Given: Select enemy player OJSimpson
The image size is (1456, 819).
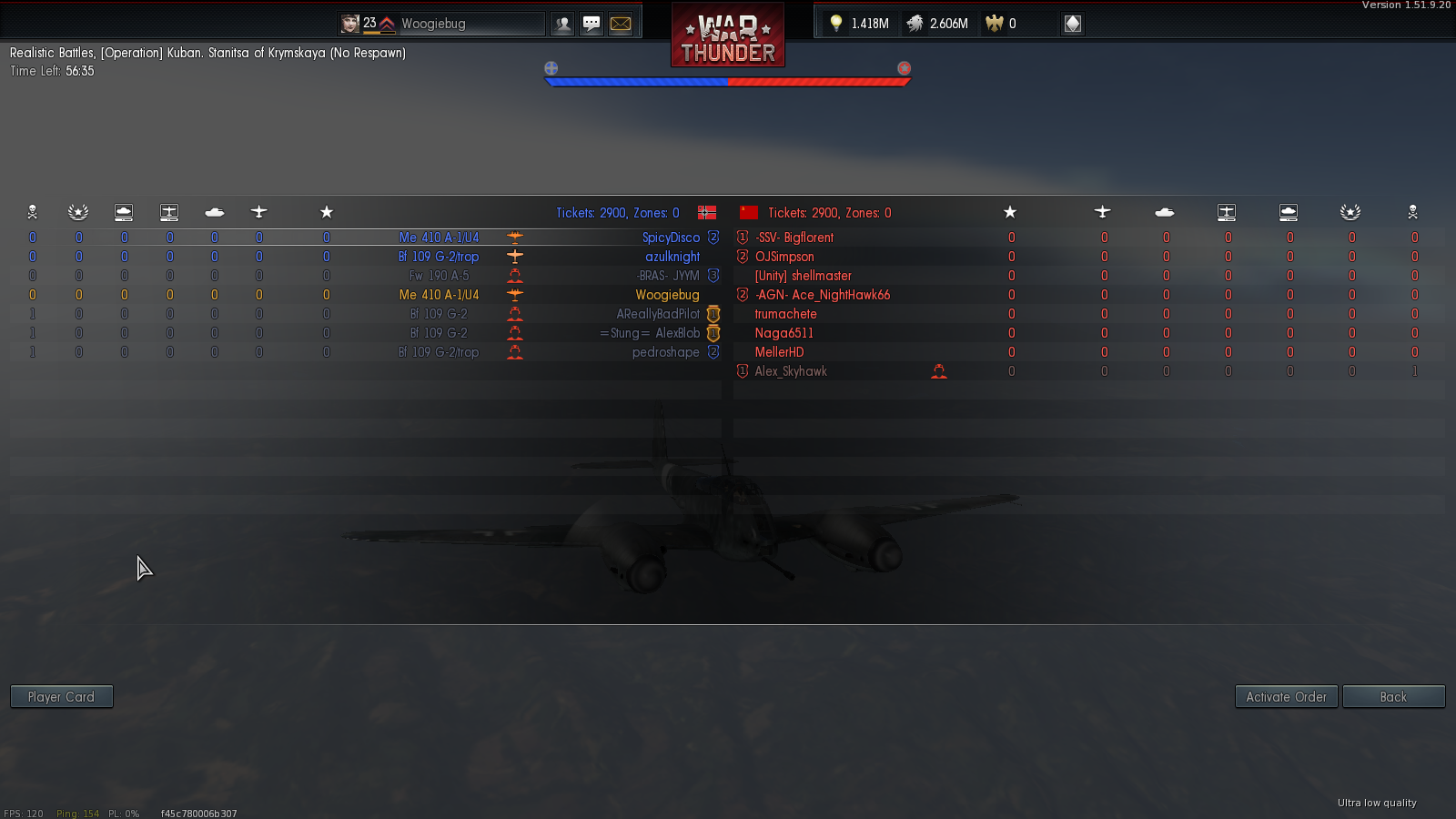Looking at the screenshot, I should [x=784, y=257].
